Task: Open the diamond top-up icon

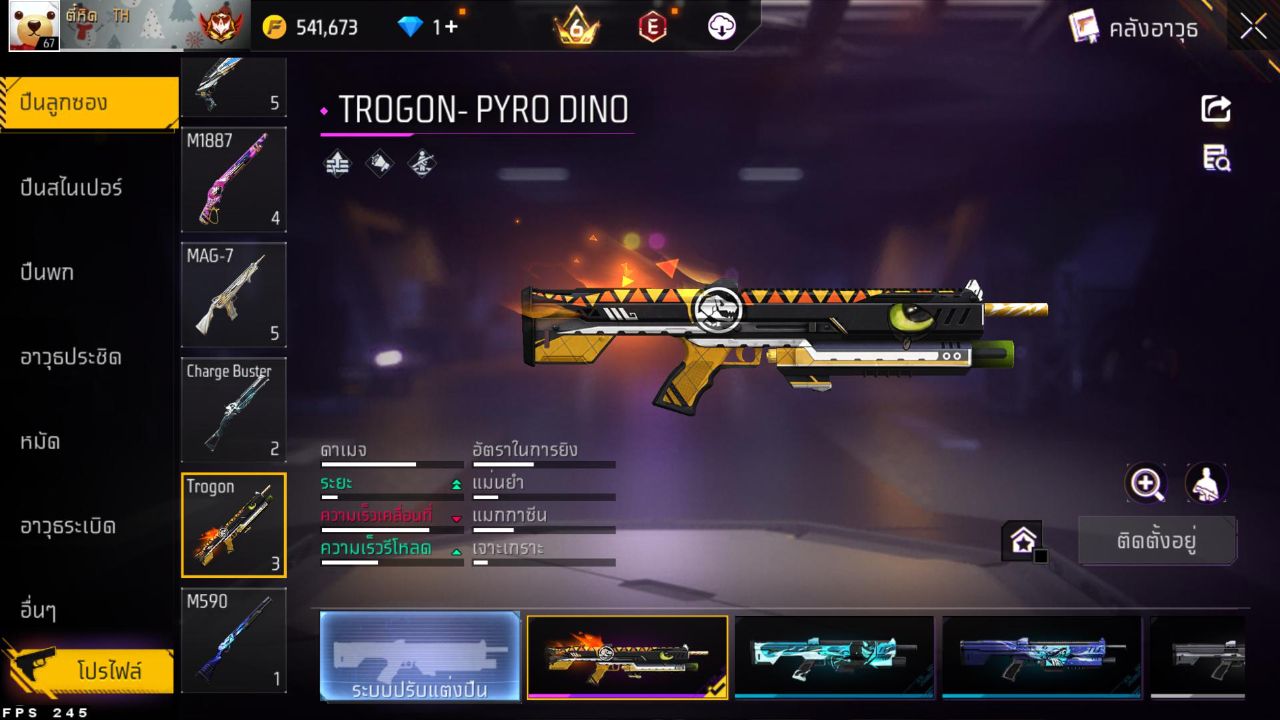Action: [412, 26]
